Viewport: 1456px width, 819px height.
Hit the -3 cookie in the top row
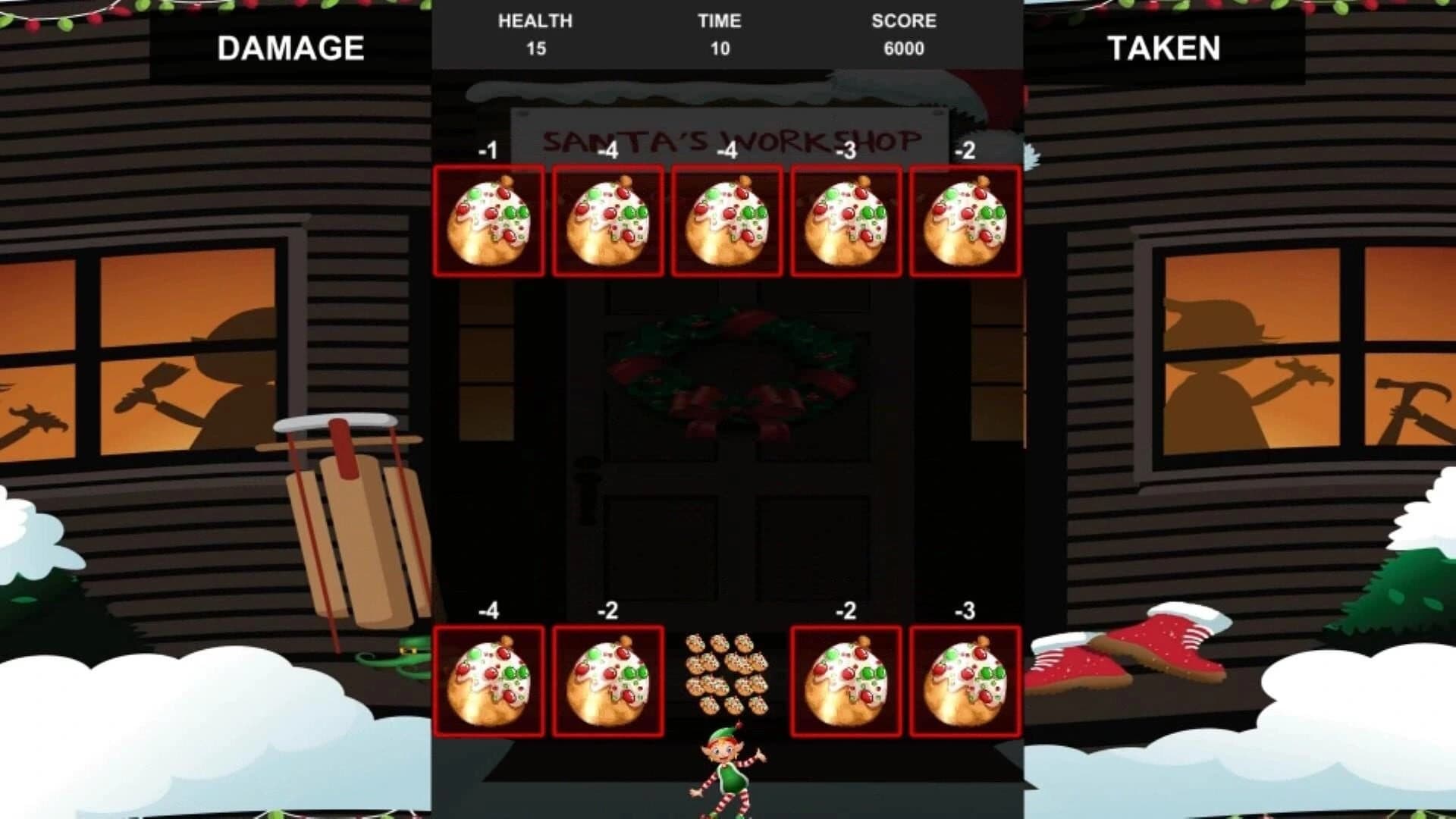(x=845, y=221)
